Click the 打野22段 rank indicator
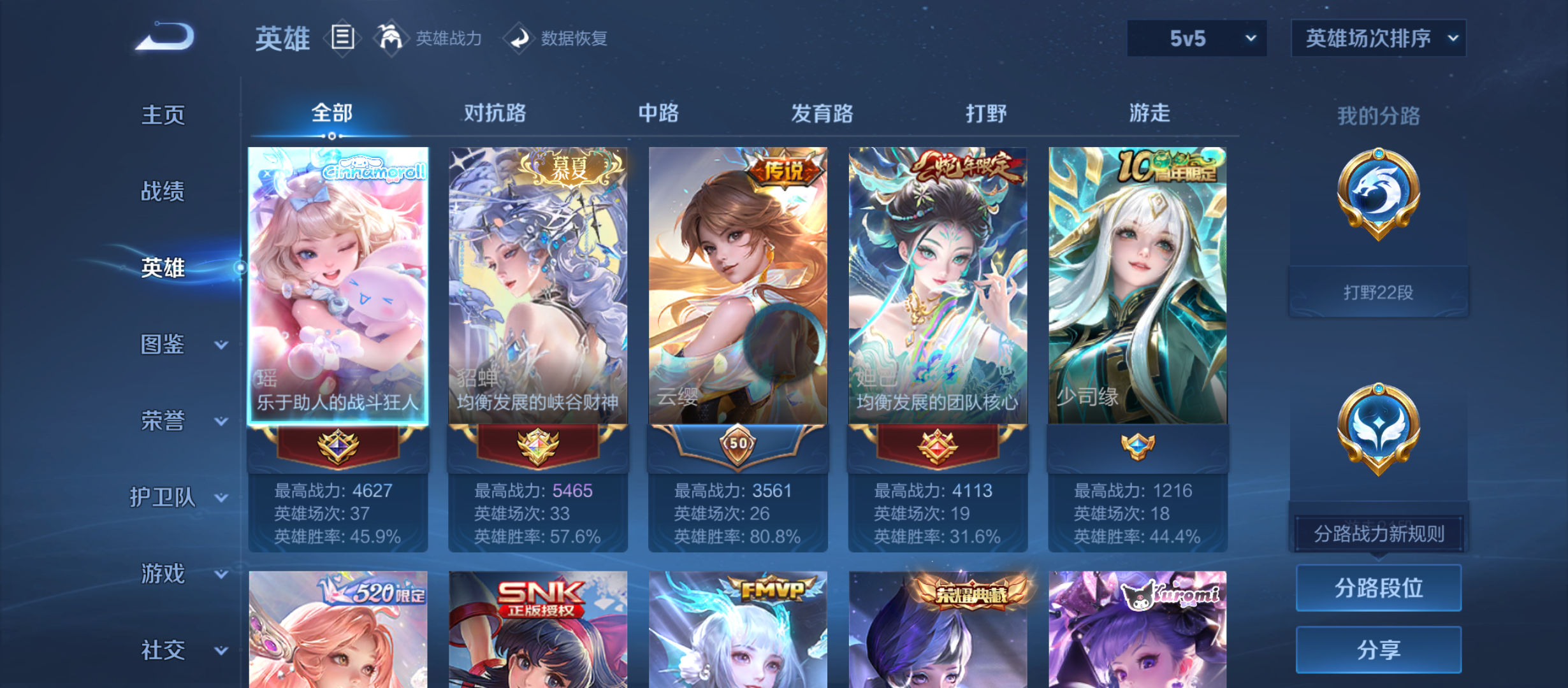This screenshot has width=1568, height=688. (1378, 290)
